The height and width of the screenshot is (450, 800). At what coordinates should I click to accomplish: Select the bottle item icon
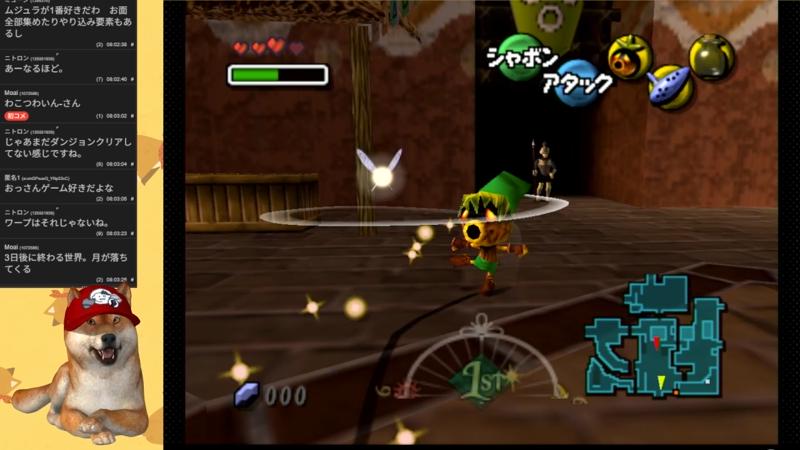point(711,56)
